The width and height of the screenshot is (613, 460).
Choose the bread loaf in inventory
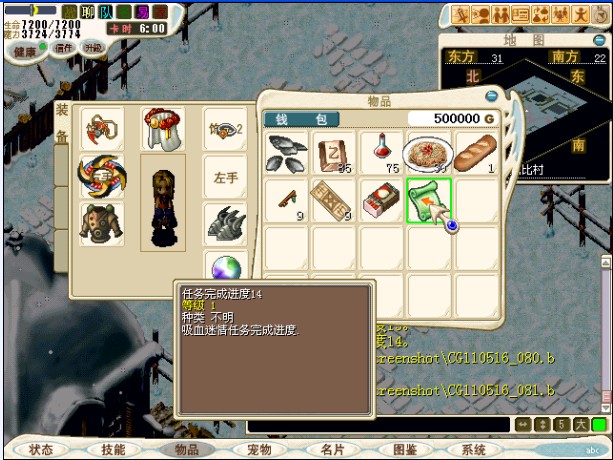475,152
